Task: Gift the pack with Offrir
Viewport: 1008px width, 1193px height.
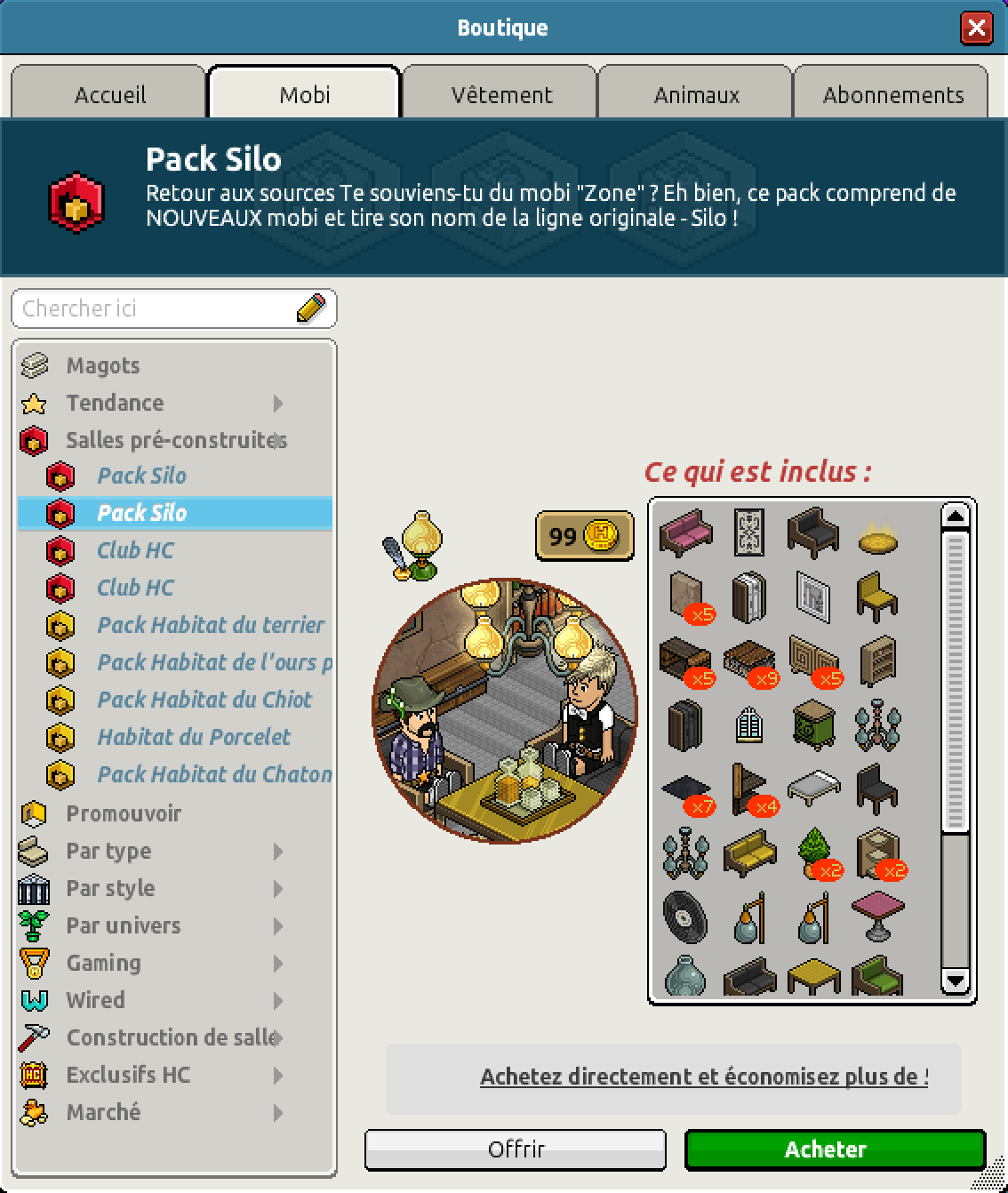Action: pyautogui.click(x=516, y=1149)
